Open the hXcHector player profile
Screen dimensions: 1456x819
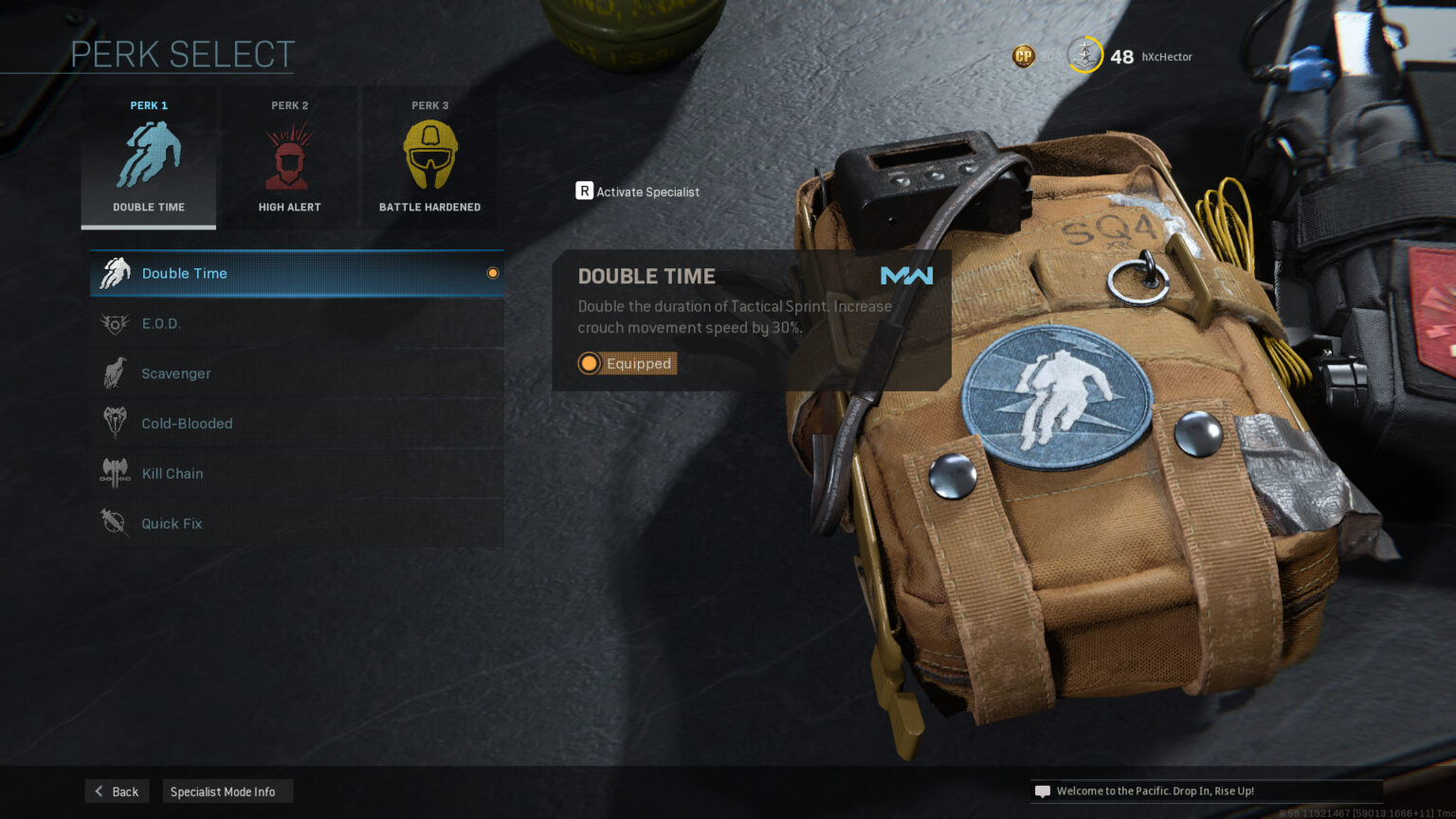[1166, 57]
